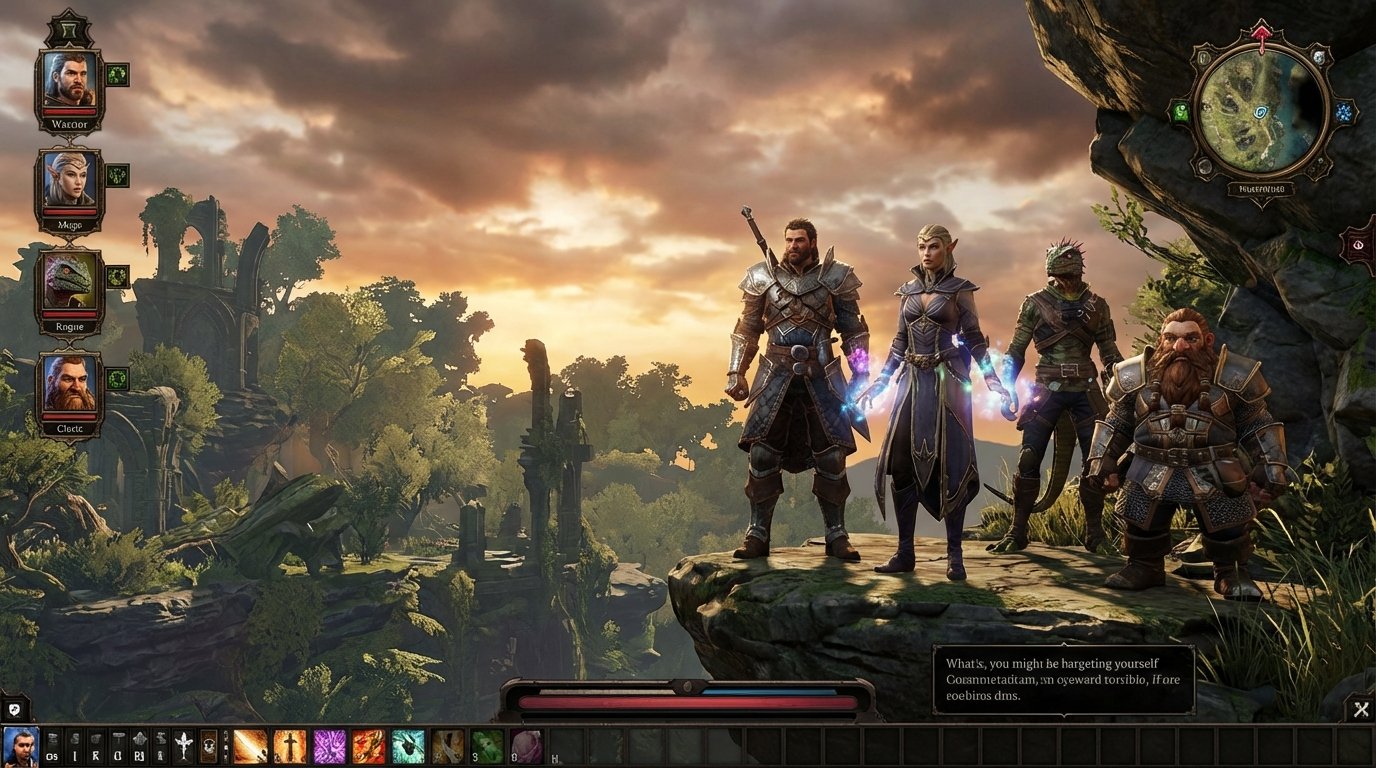Click the blue gem icon on the minimap frame
The image size is (1376, 768).
point(1345,112)
